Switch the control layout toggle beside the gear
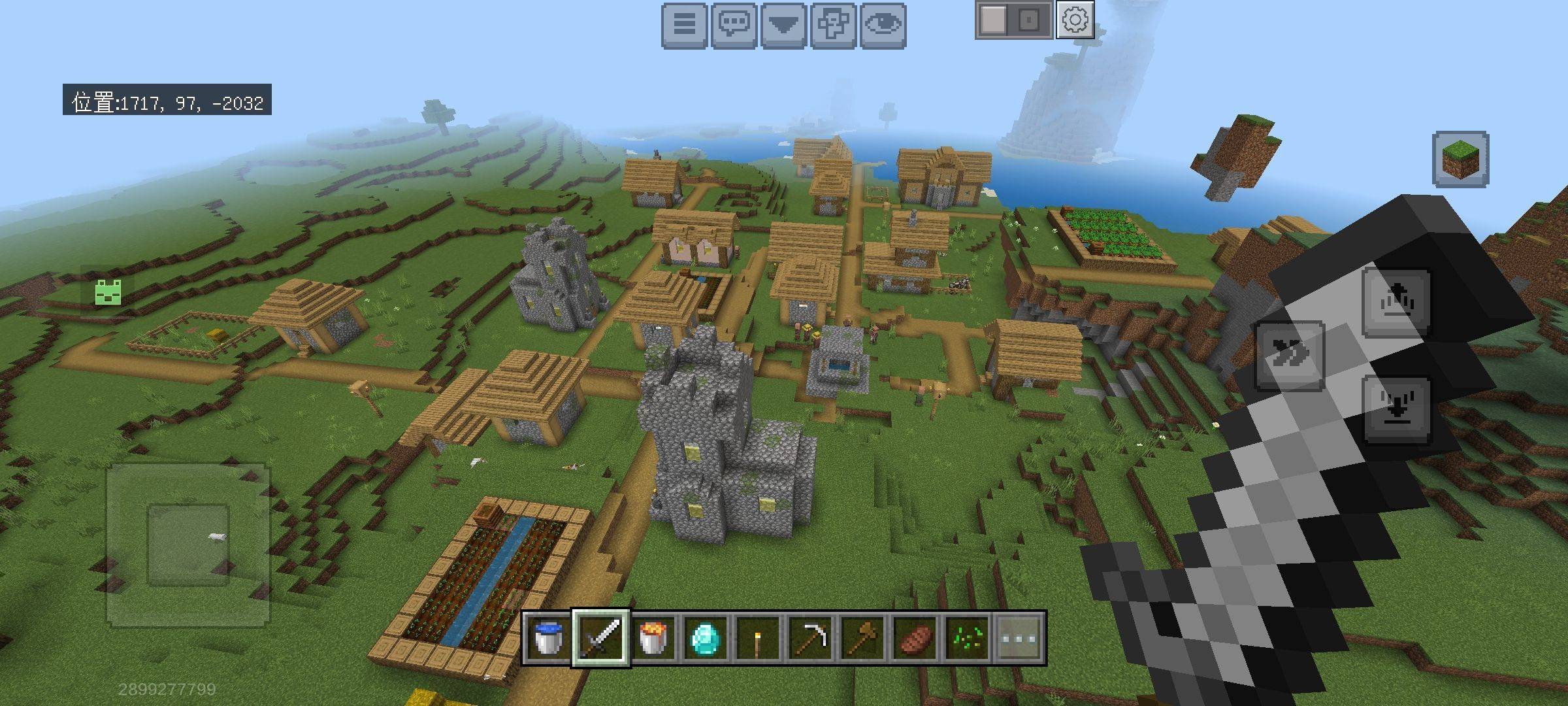 pos(1013,20)
